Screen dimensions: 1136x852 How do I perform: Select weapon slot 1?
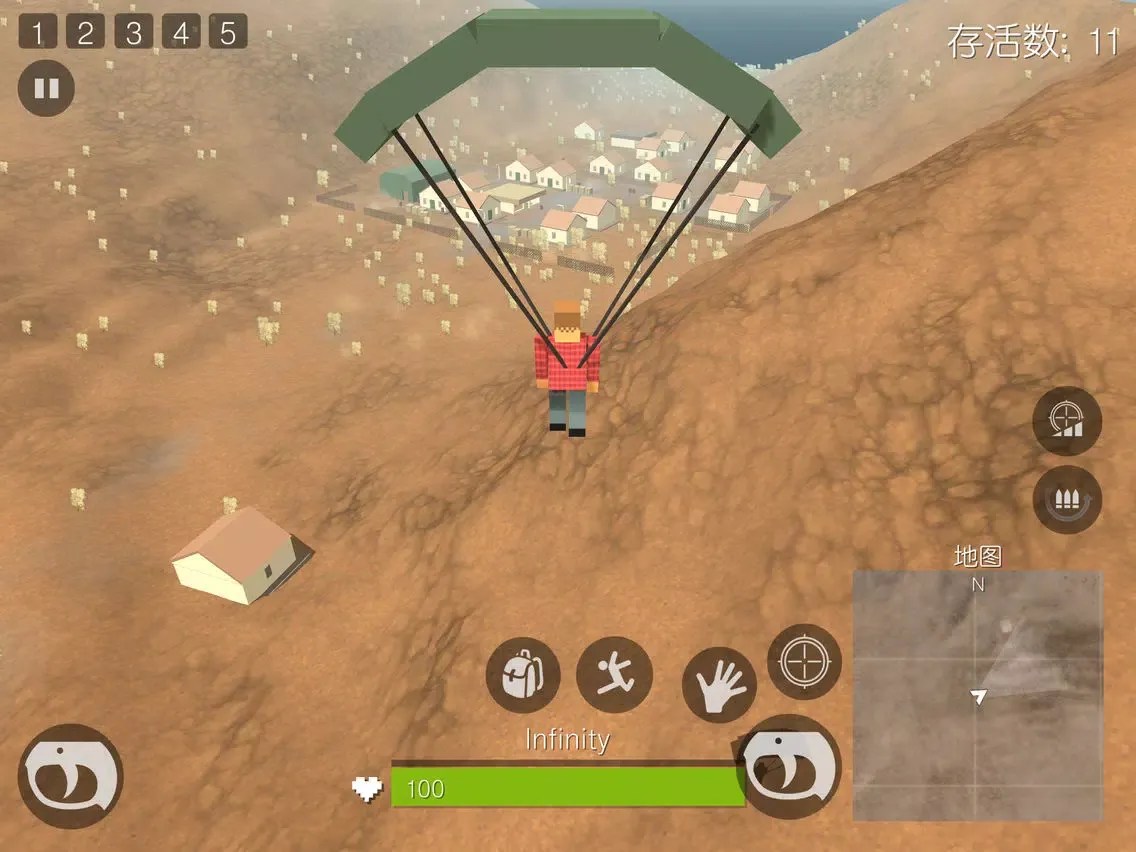pos(38,33)
